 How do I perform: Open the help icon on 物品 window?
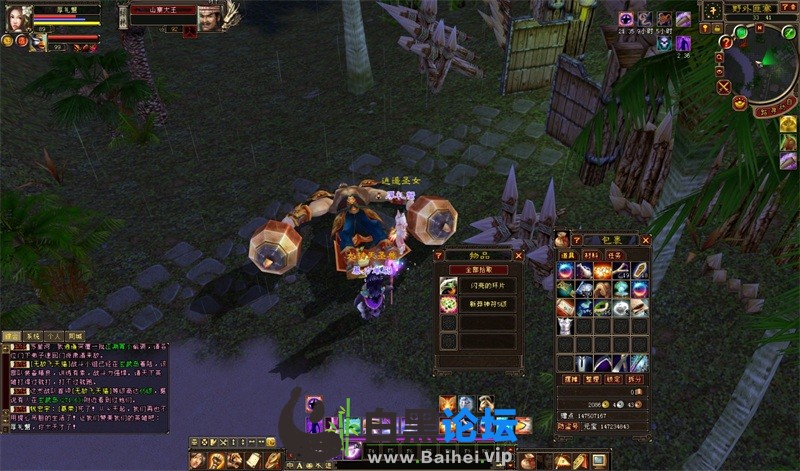pyautogui.click(x=439, y=256)
